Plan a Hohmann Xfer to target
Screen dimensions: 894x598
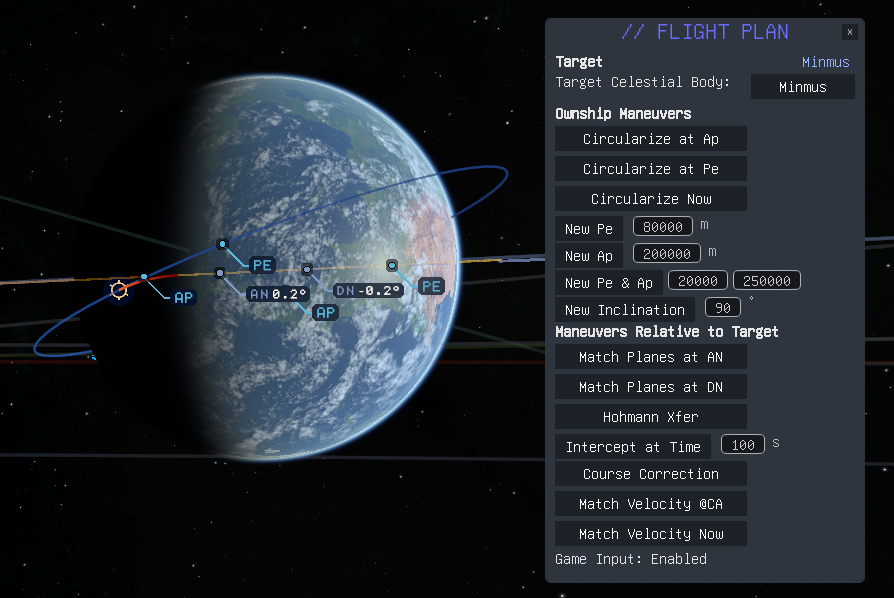[x=650, y=417]
